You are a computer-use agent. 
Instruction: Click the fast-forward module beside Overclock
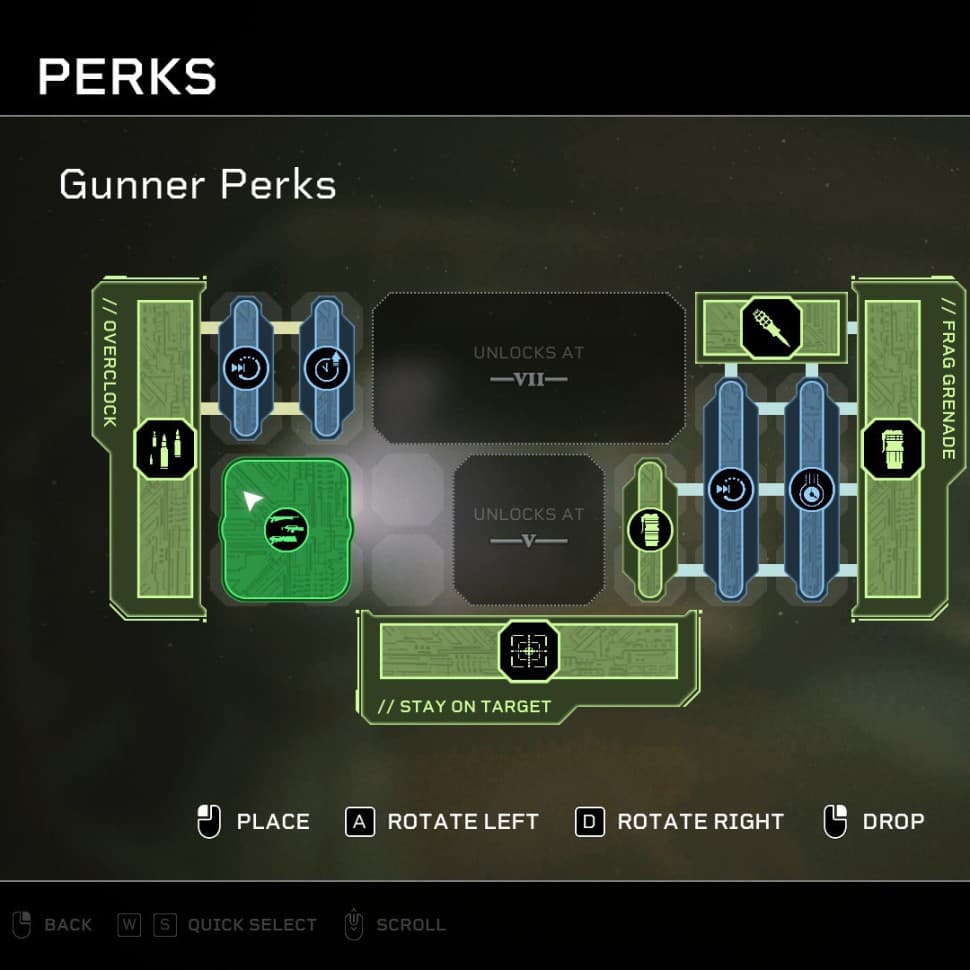[x=239, y=368]
